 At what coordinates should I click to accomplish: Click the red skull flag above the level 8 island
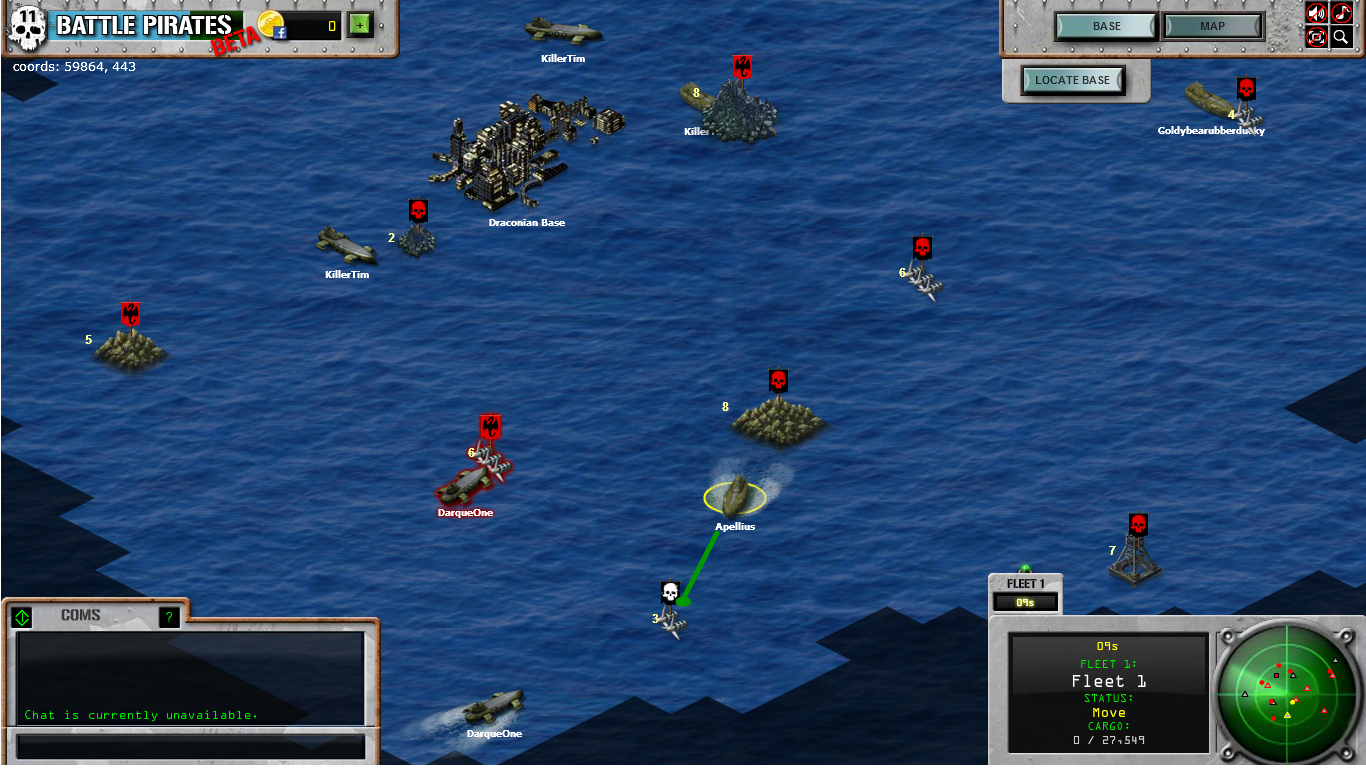[x=778, y=382]
